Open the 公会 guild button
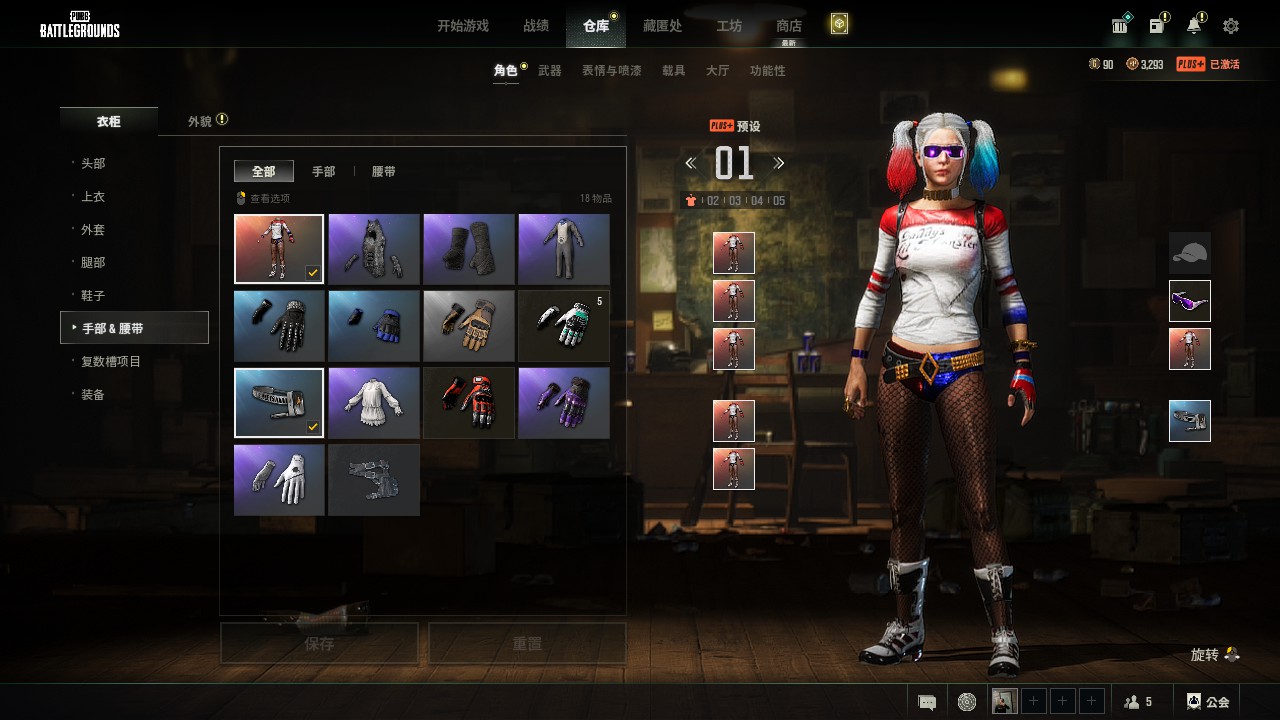This screenshot has width=1280, height=720. tap(1208, 702)
